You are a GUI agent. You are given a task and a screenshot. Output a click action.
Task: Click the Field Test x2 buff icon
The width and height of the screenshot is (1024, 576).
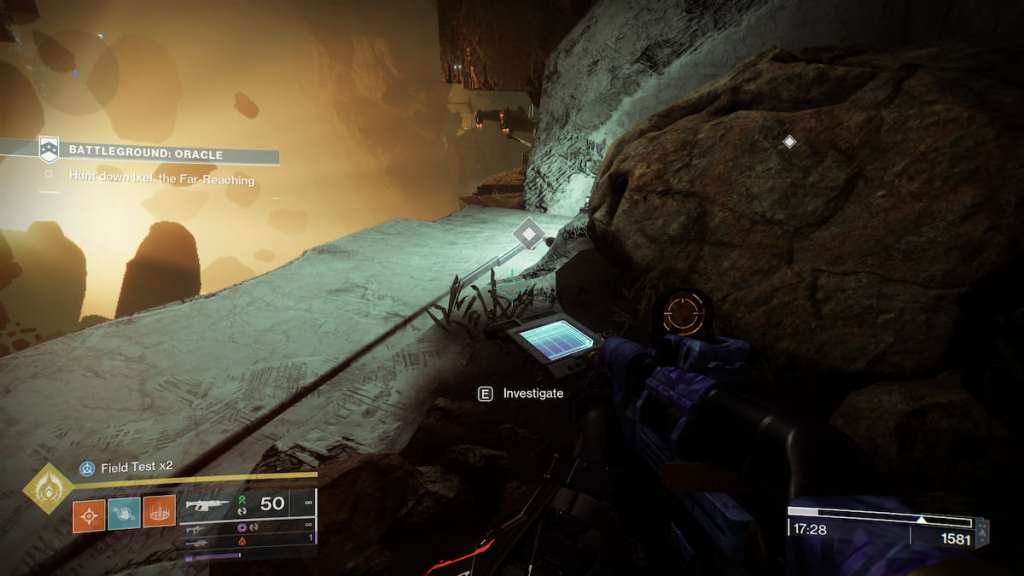88,467
